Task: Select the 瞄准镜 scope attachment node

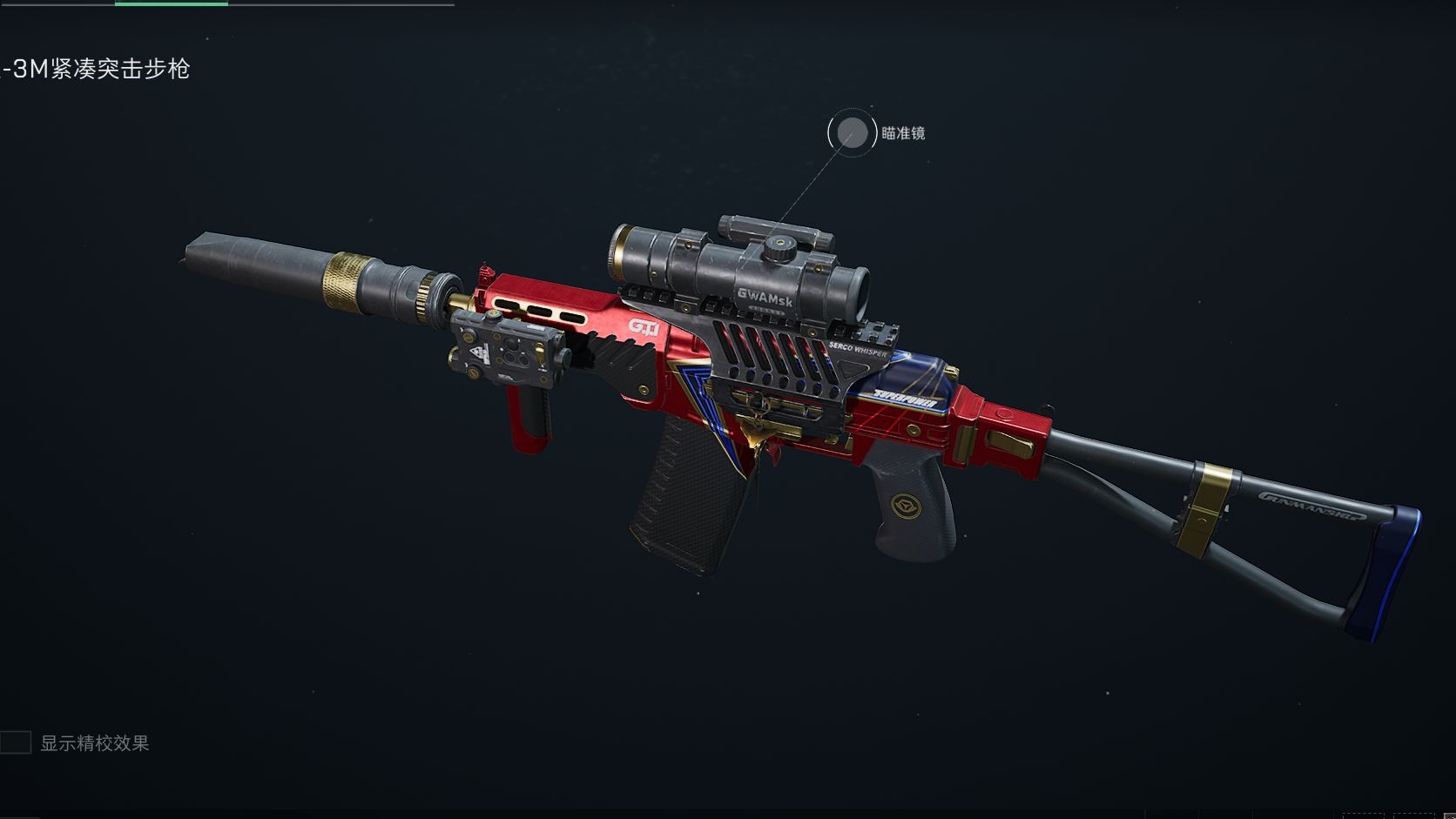Action: (x=852, y=133)
